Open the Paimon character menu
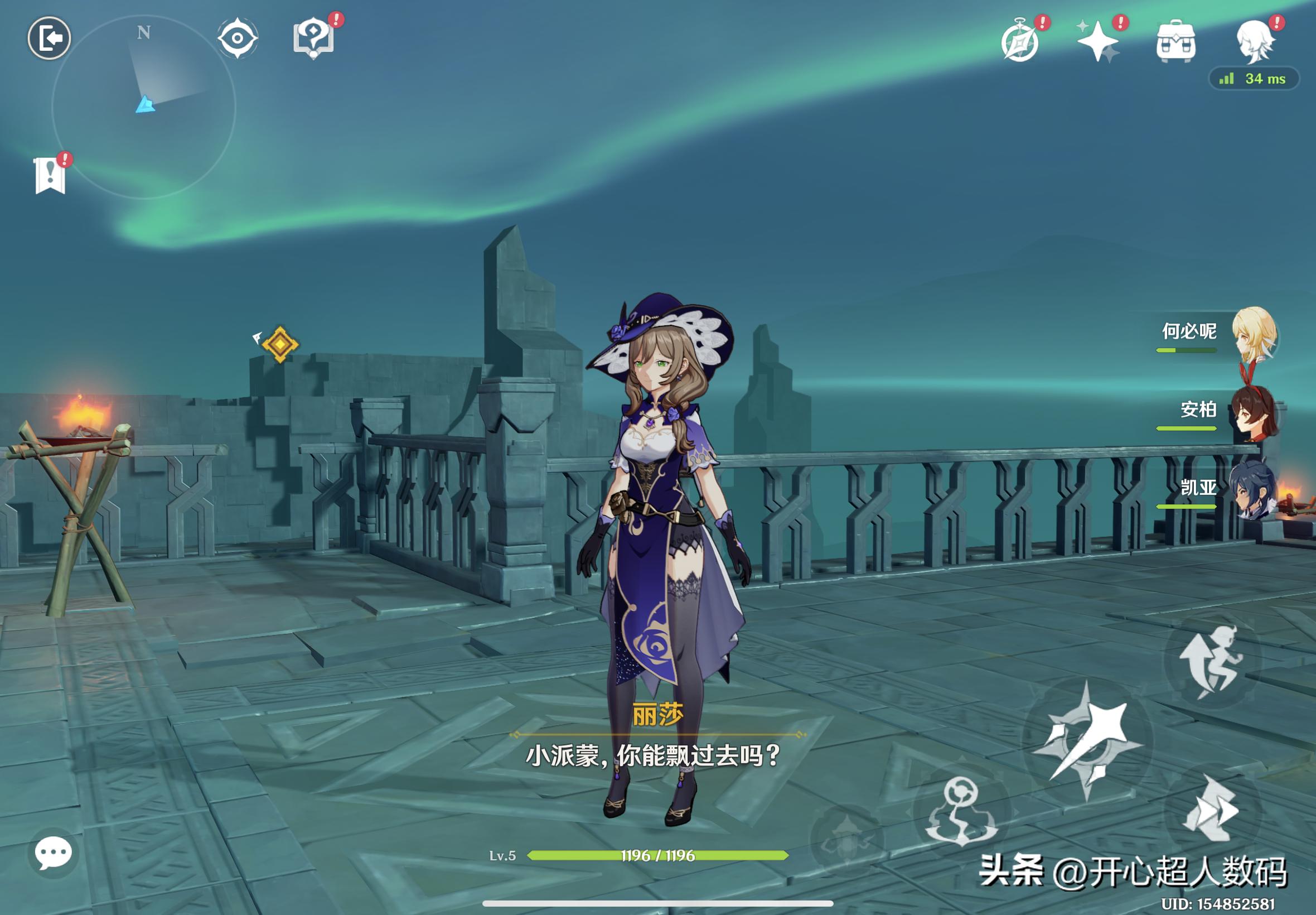Image resolution: width=1316 pixels, height=915 pixels. click(x=1255, y=41)
